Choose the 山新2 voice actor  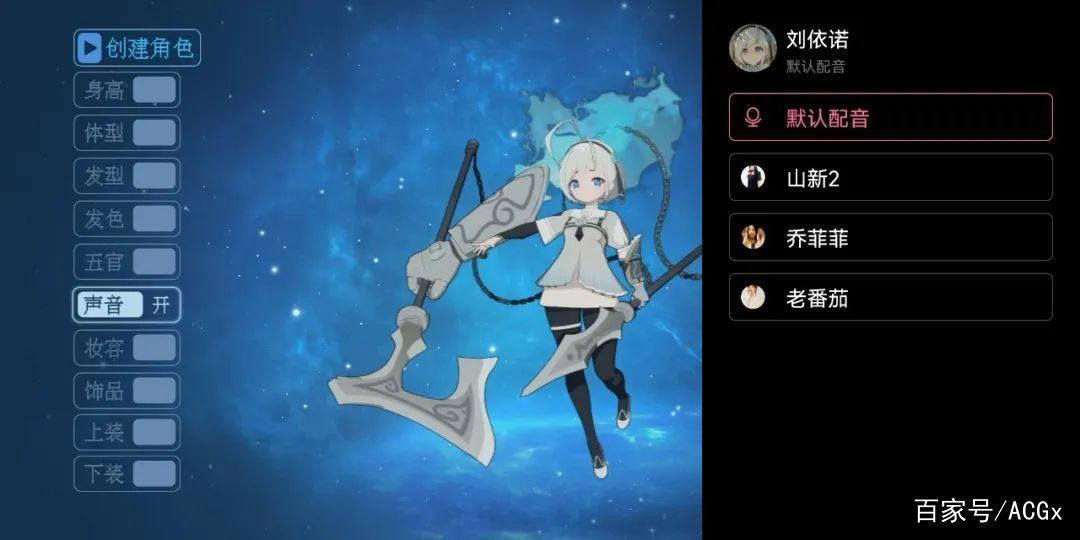[890, 177]
